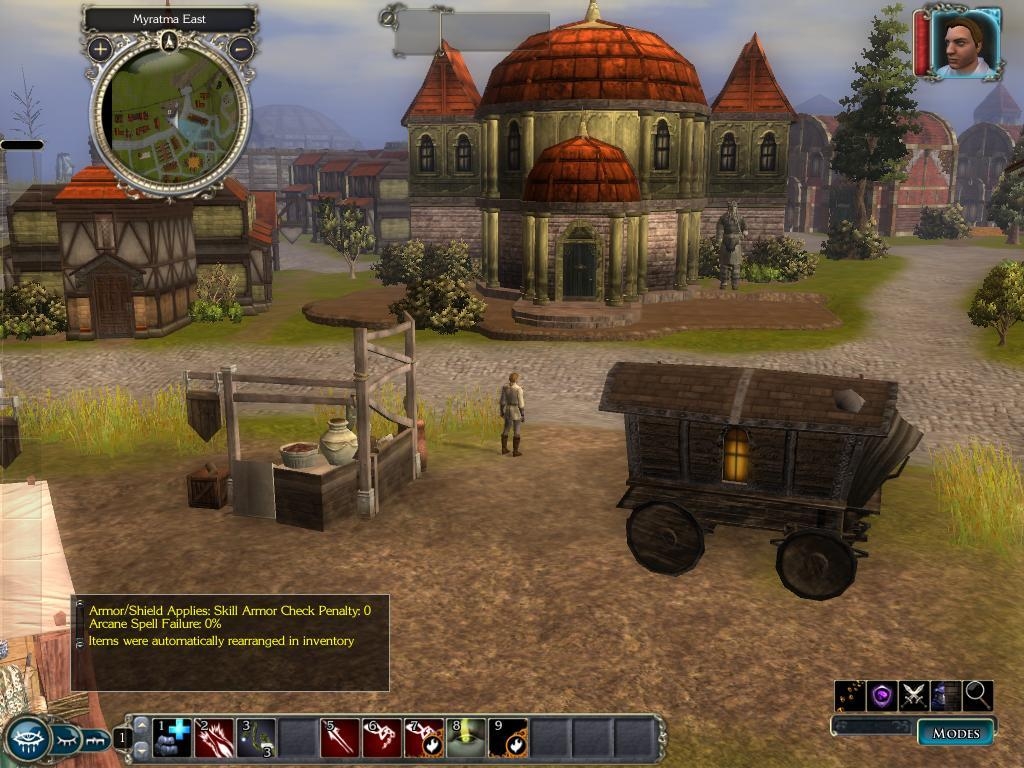Activate hotbar slot 1 with blue cross

tap(172, 738)
